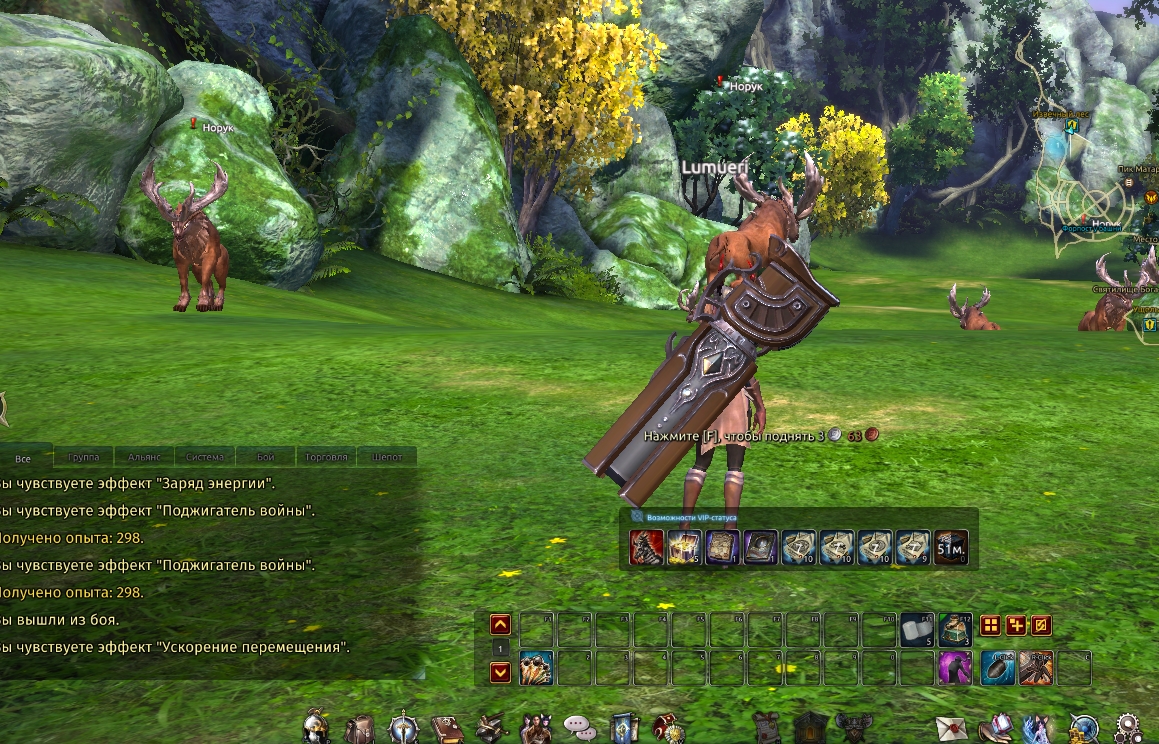Use the purple silhouette skill icon
Viewport: 1159px width, 744px height.
click(x=955, y=668)
